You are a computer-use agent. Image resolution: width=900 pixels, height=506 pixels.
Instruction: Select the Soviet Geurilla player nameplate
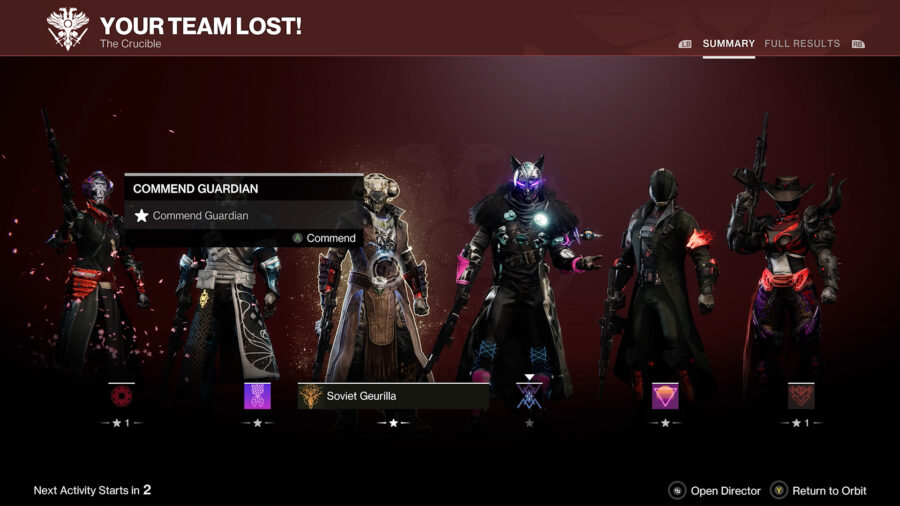click(393, 396)
